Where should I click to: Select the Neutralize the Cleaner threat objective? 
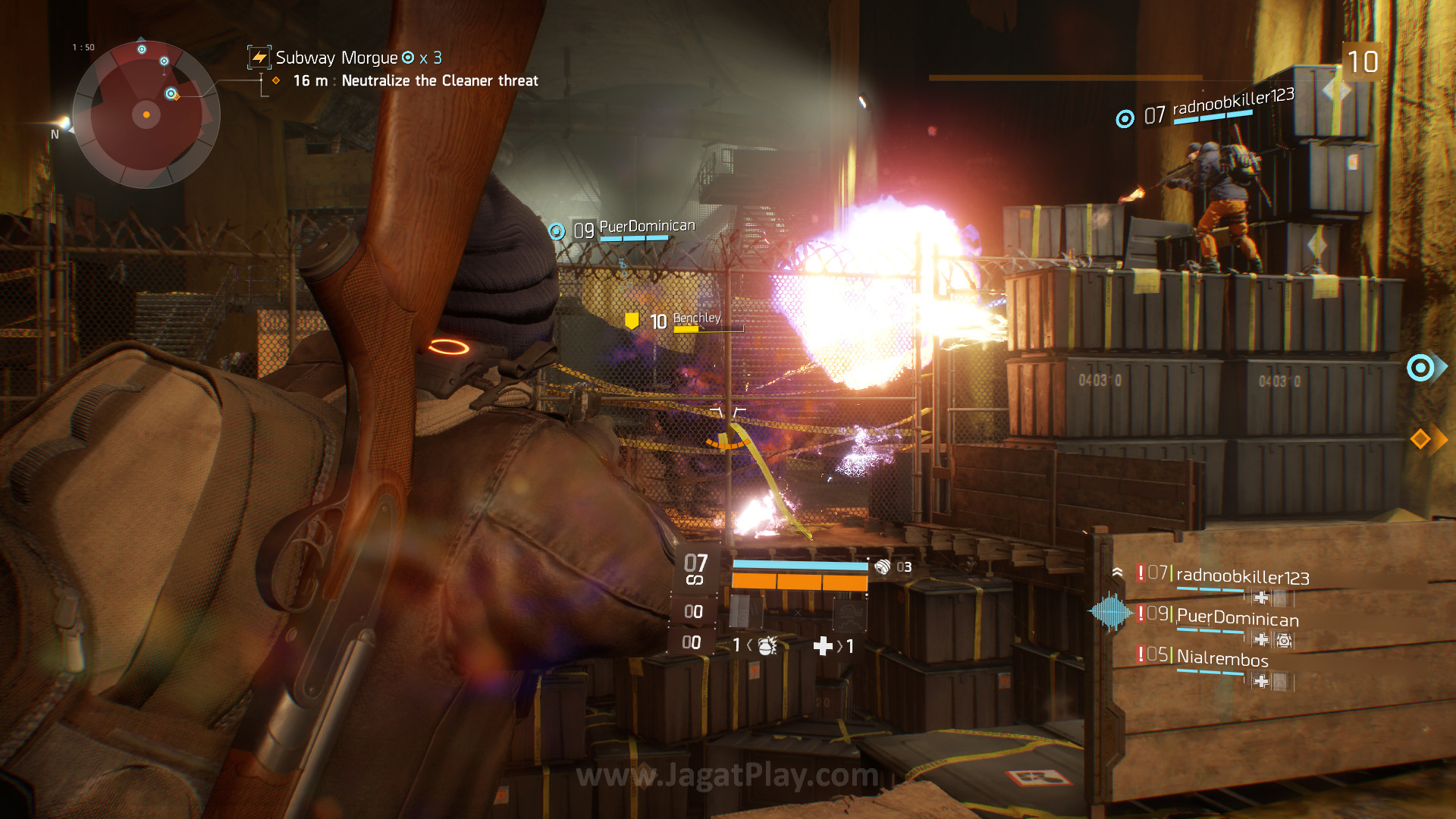pyautogui.click(x=439, y=80)
